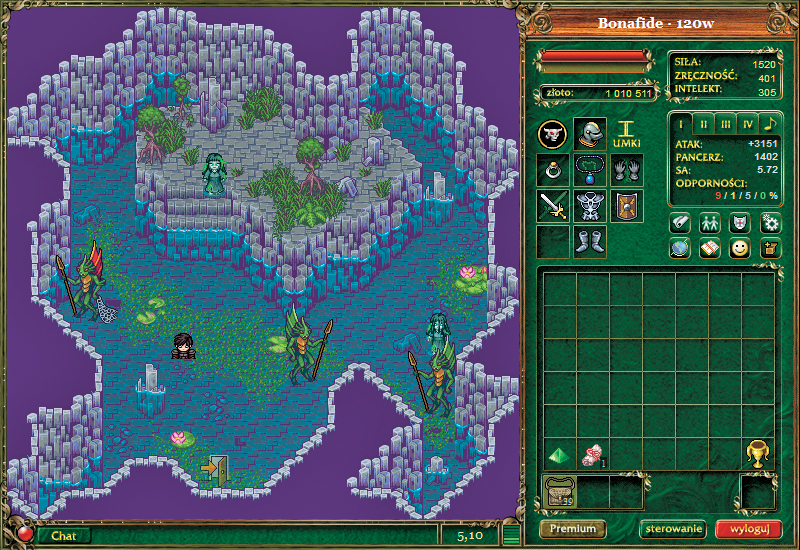Screen dimensions: 800x550
Task: Click the sterowanie controls button
Action: 672,529
